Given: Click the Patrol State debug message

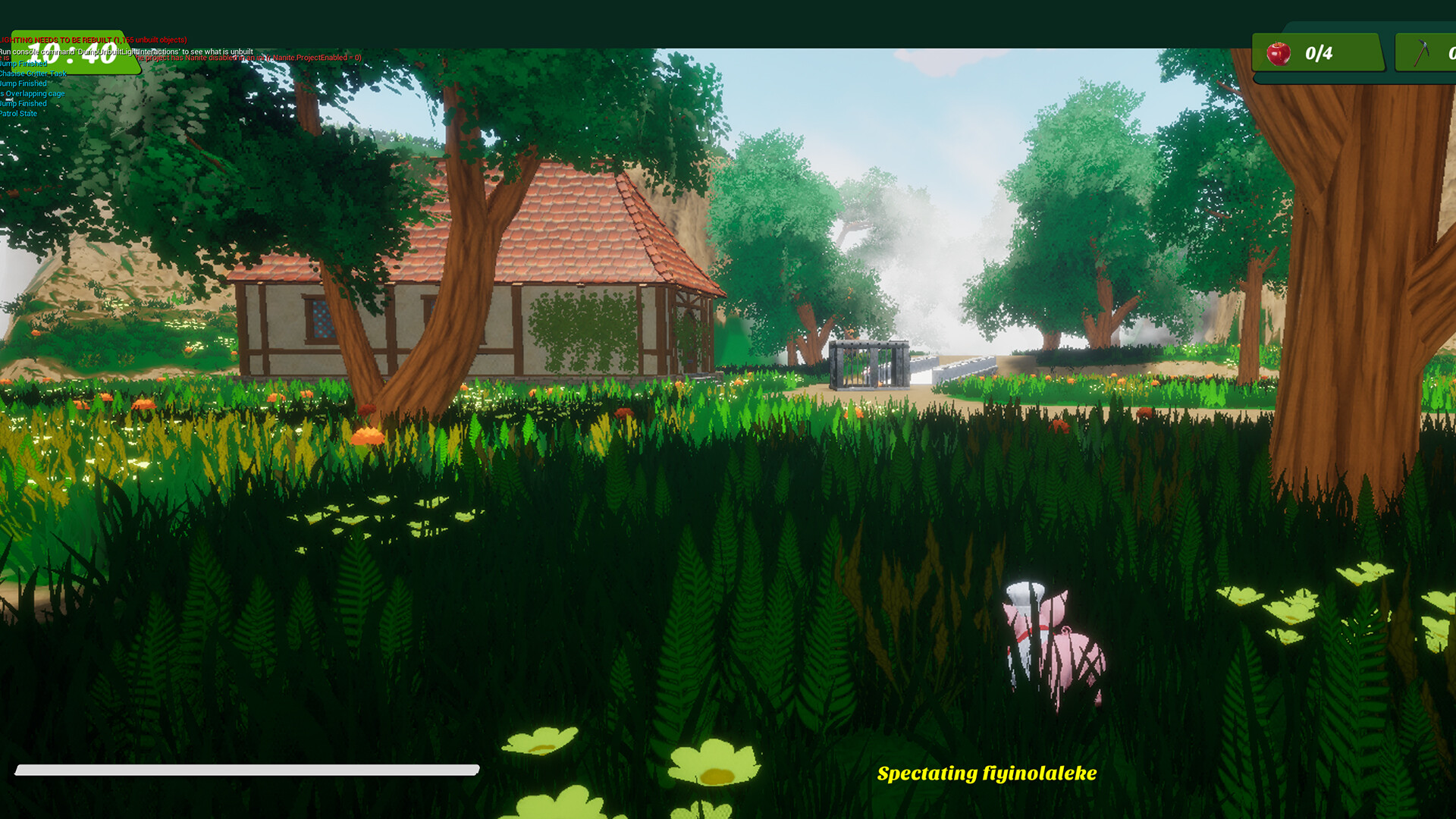Looking at the screenshot, I should [18, 113].
